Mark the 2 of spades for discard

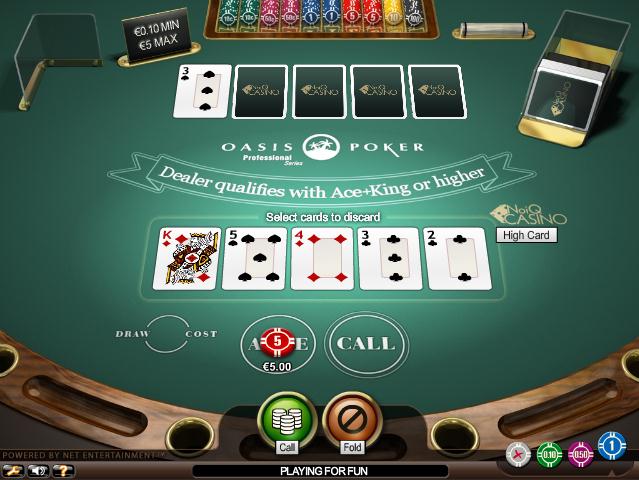(x=460, y=258)
